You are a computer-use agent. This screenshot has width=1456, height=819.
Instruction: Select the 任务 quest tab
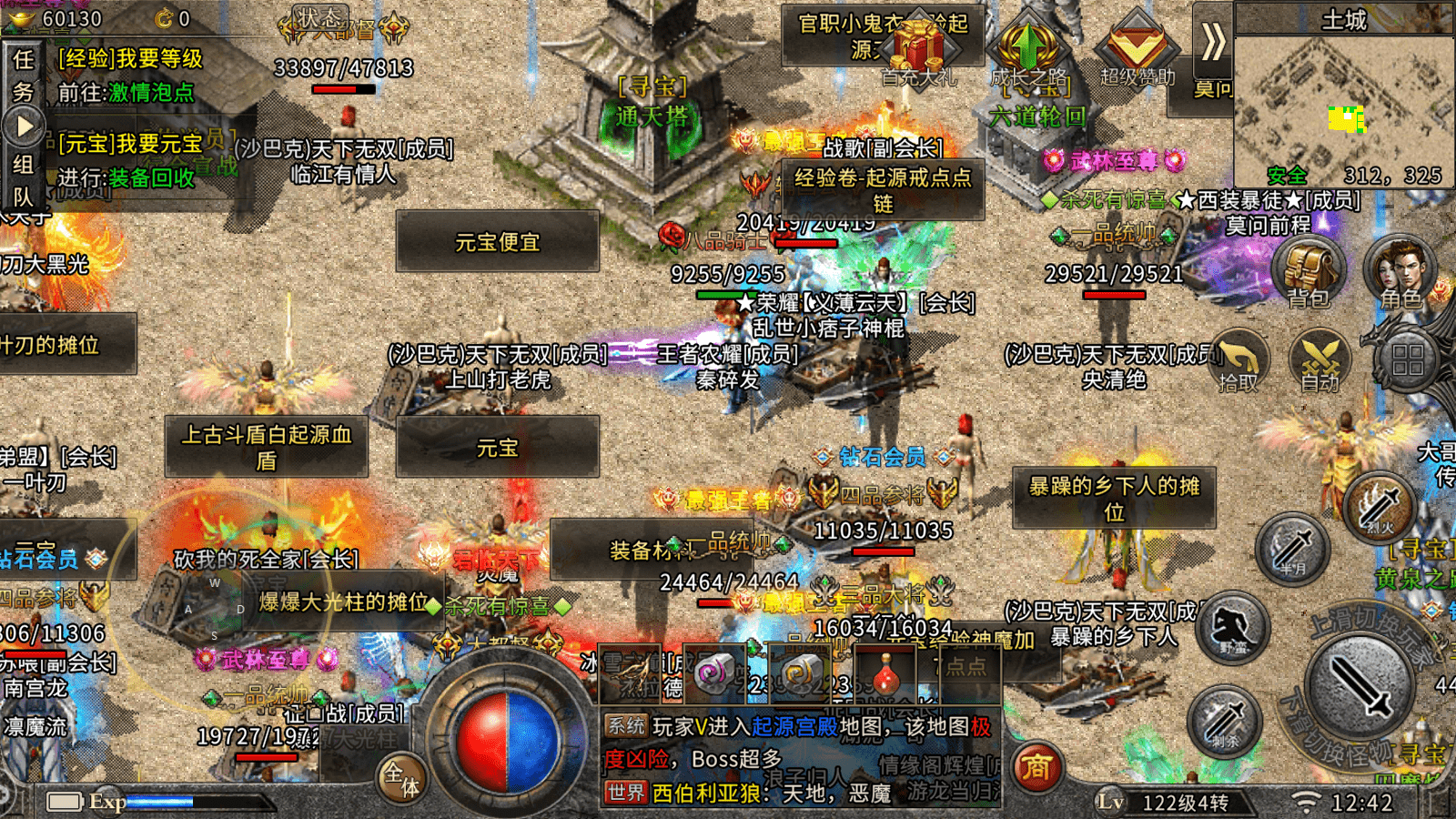coord(22,73)
